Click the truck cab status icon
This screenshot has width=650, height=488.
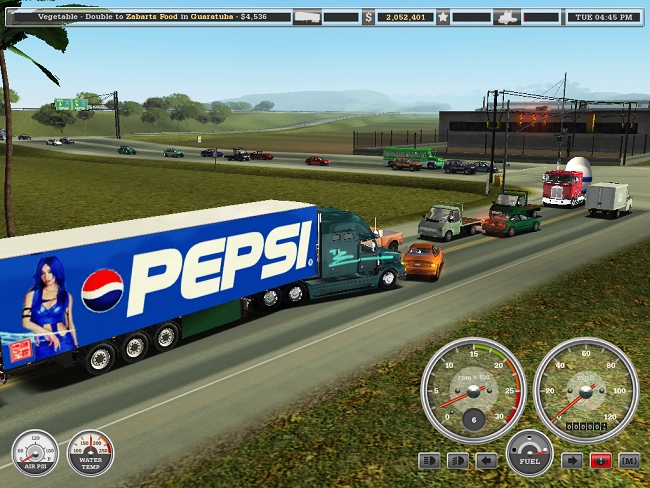509,17
